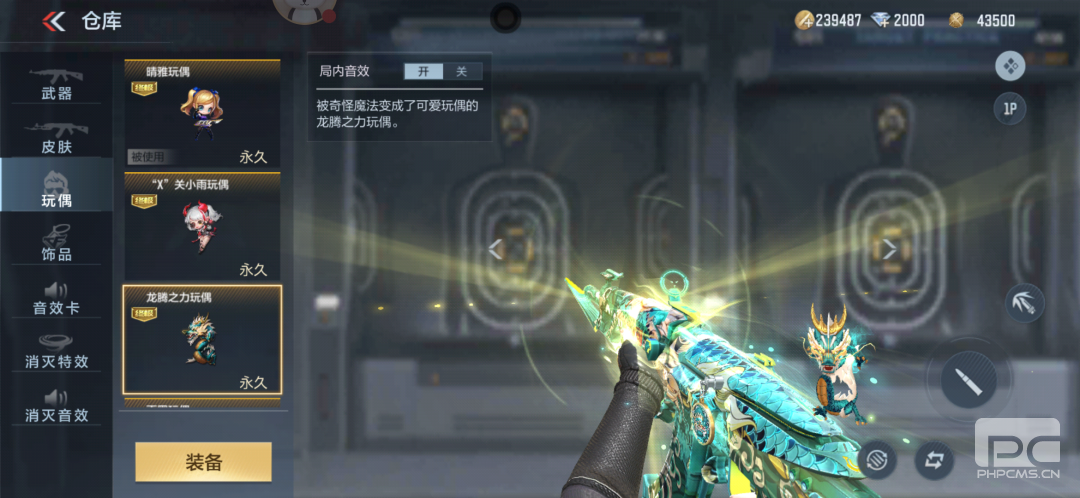The image size is (1080, 498).
Task: Toggle the 1P view button
Action: pos(1010,109)
